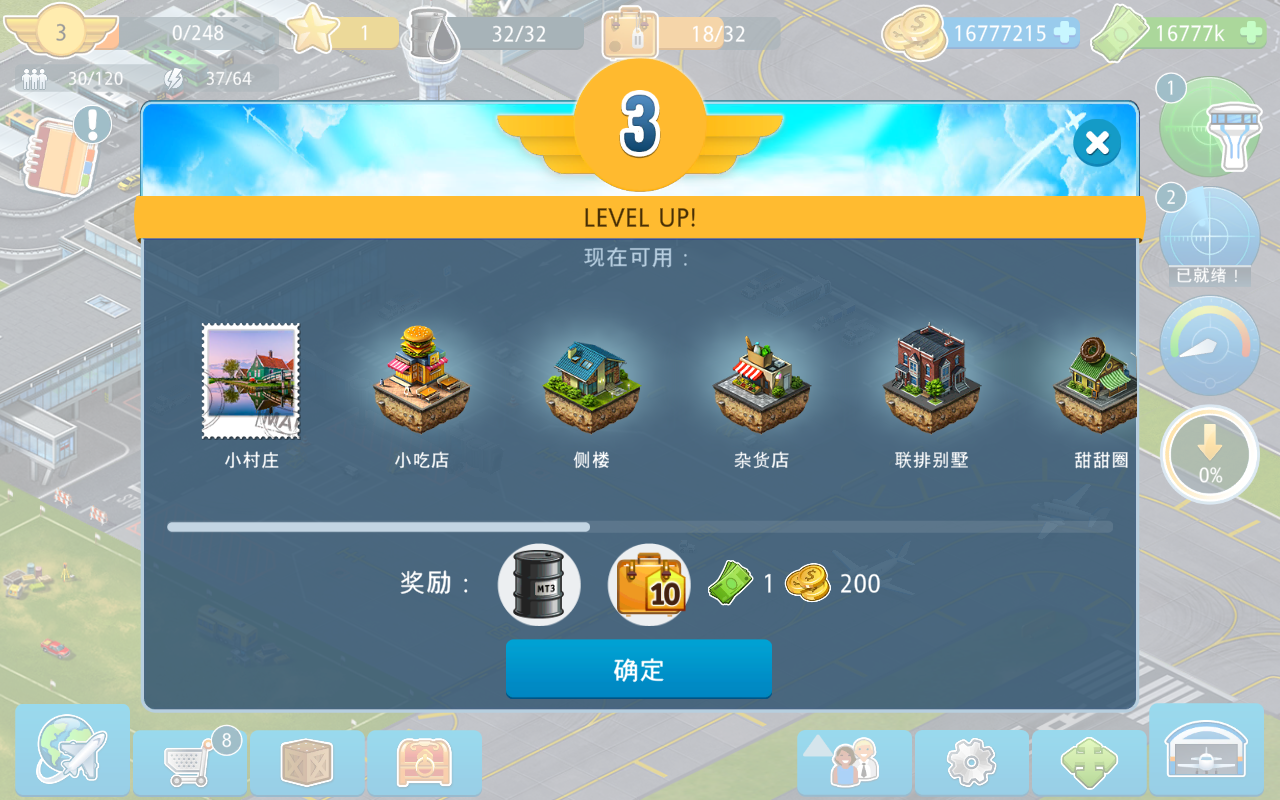Click the control tower icon marked 1

(1209, 127)
